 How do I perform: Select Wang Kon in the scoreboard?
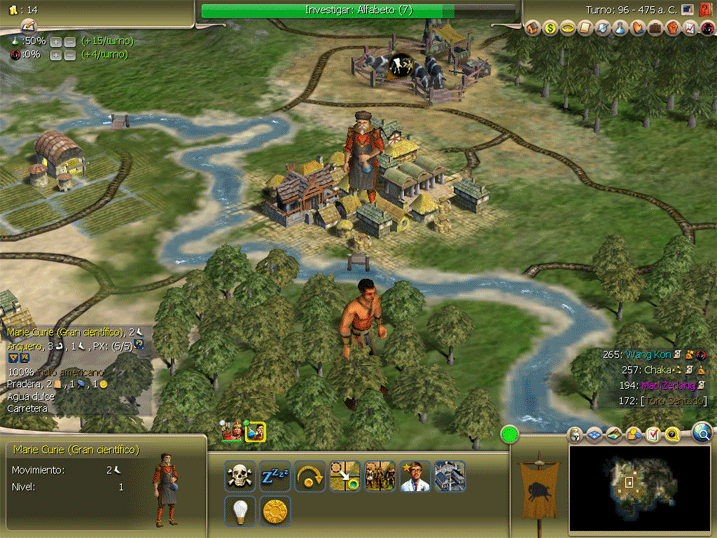coord(650,354)
